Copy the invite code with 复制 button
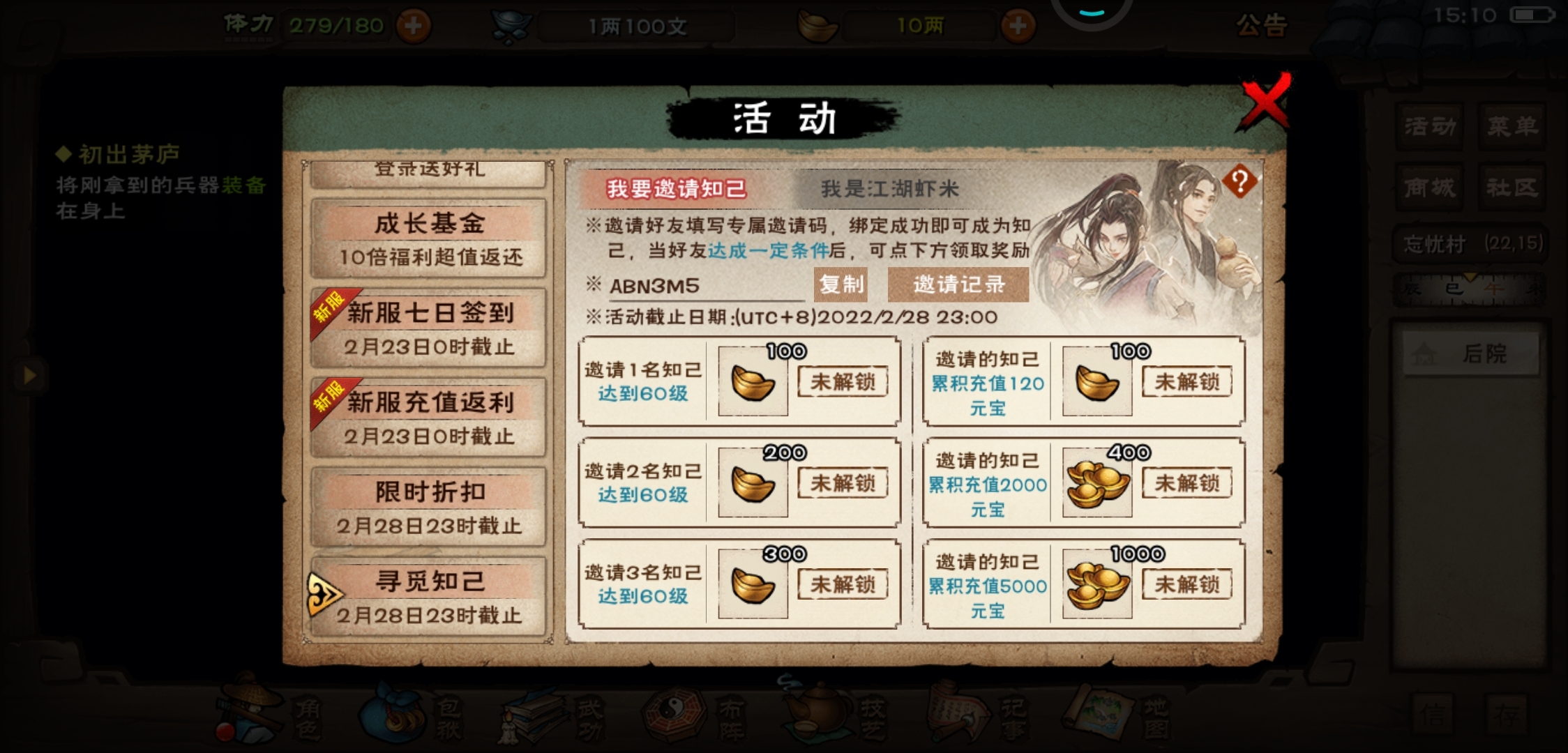The height and width of the screenshot is (753, 1568). pos(840,286)
